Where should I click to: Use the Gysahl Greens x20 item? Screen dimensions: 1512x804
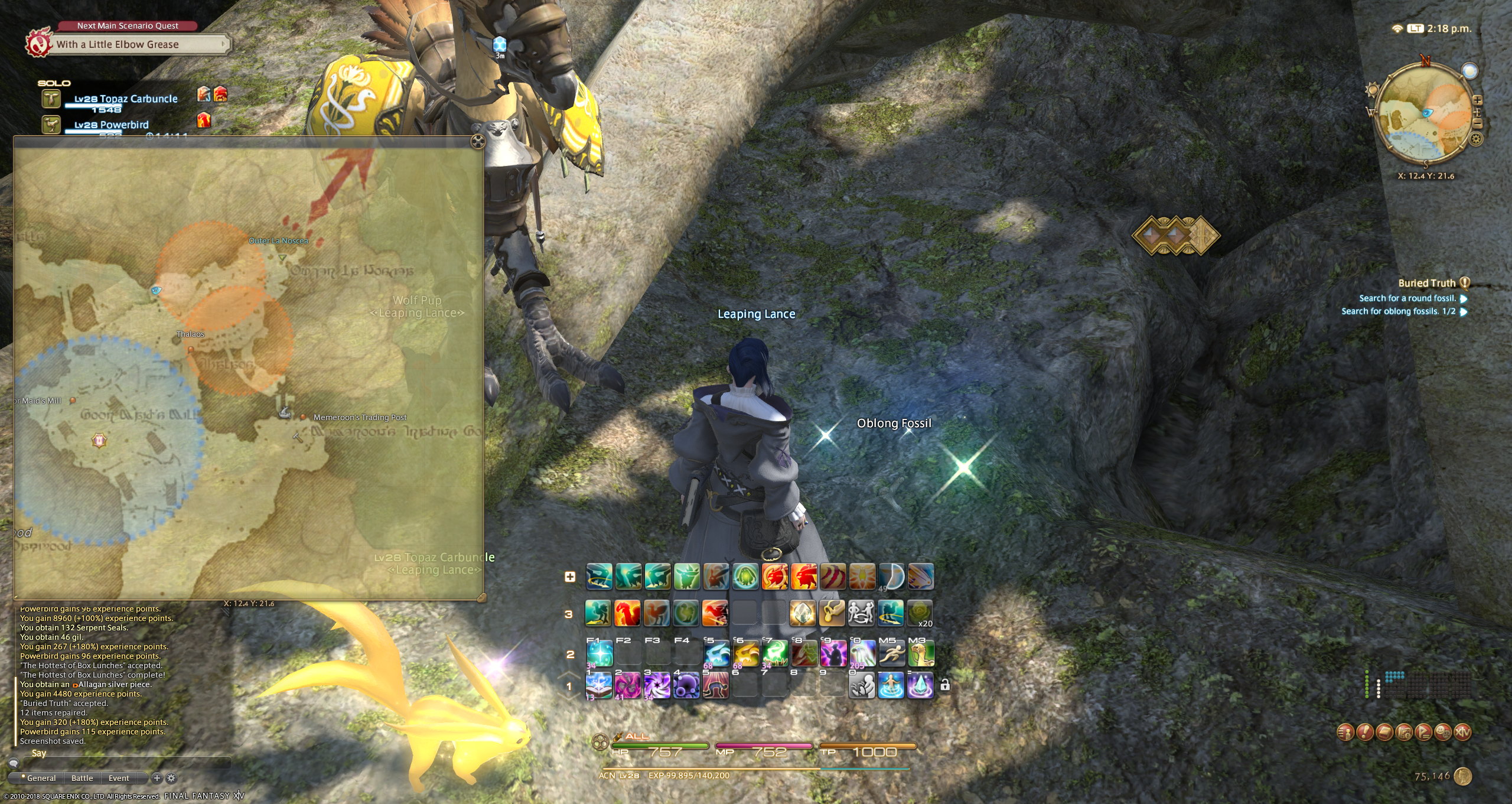click(x=920, y=613)
